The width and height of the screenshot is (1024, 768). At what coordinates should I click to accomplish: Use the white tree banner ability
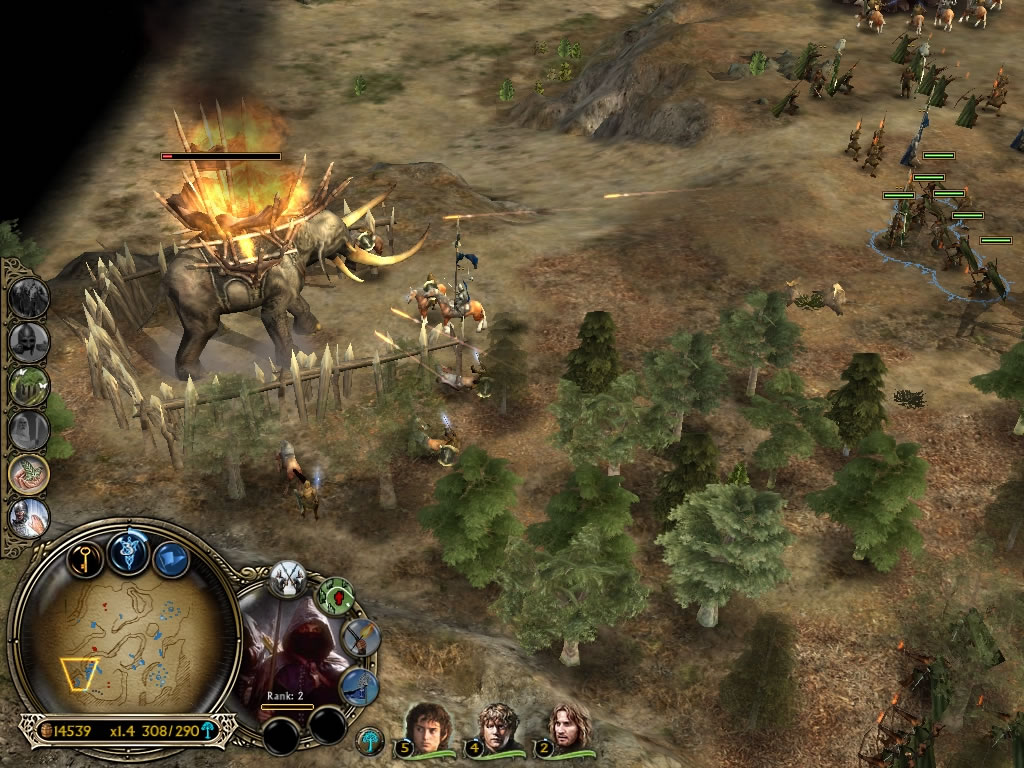[x=358, y=687]
